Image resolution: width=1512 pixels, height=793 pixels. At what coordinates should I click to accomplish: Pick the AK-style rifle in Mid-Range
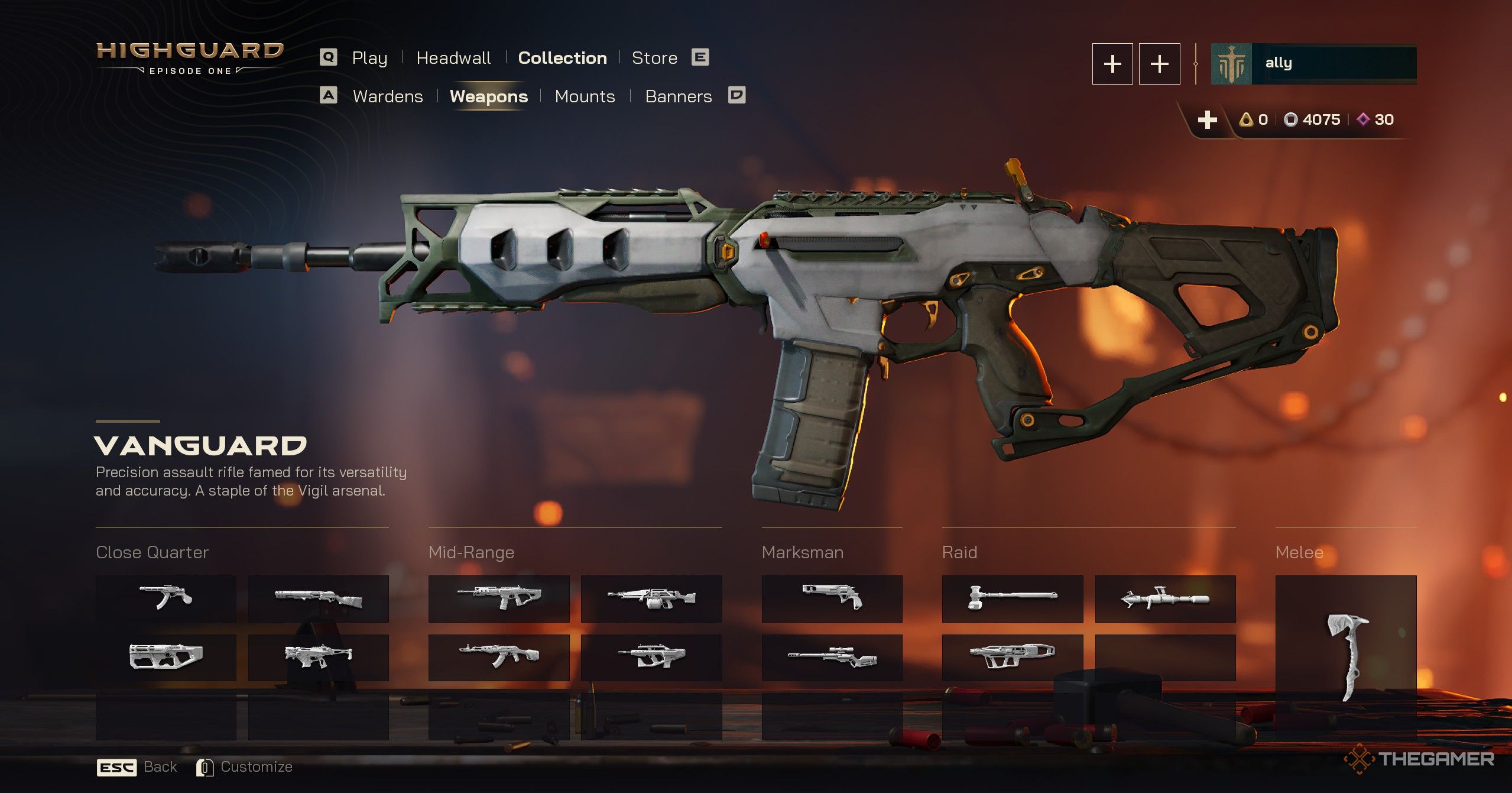(499, 657)
